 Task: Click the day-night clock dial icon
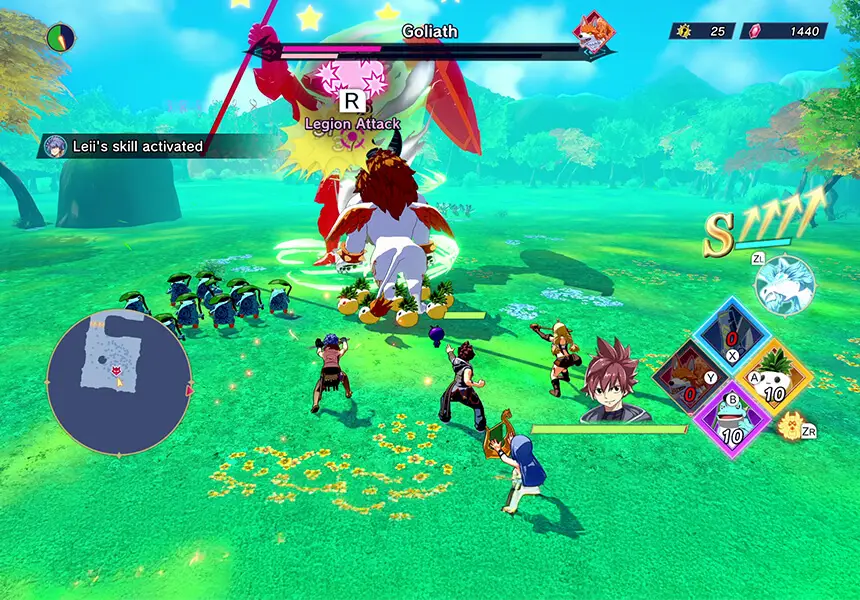click(x=61, y=38)
